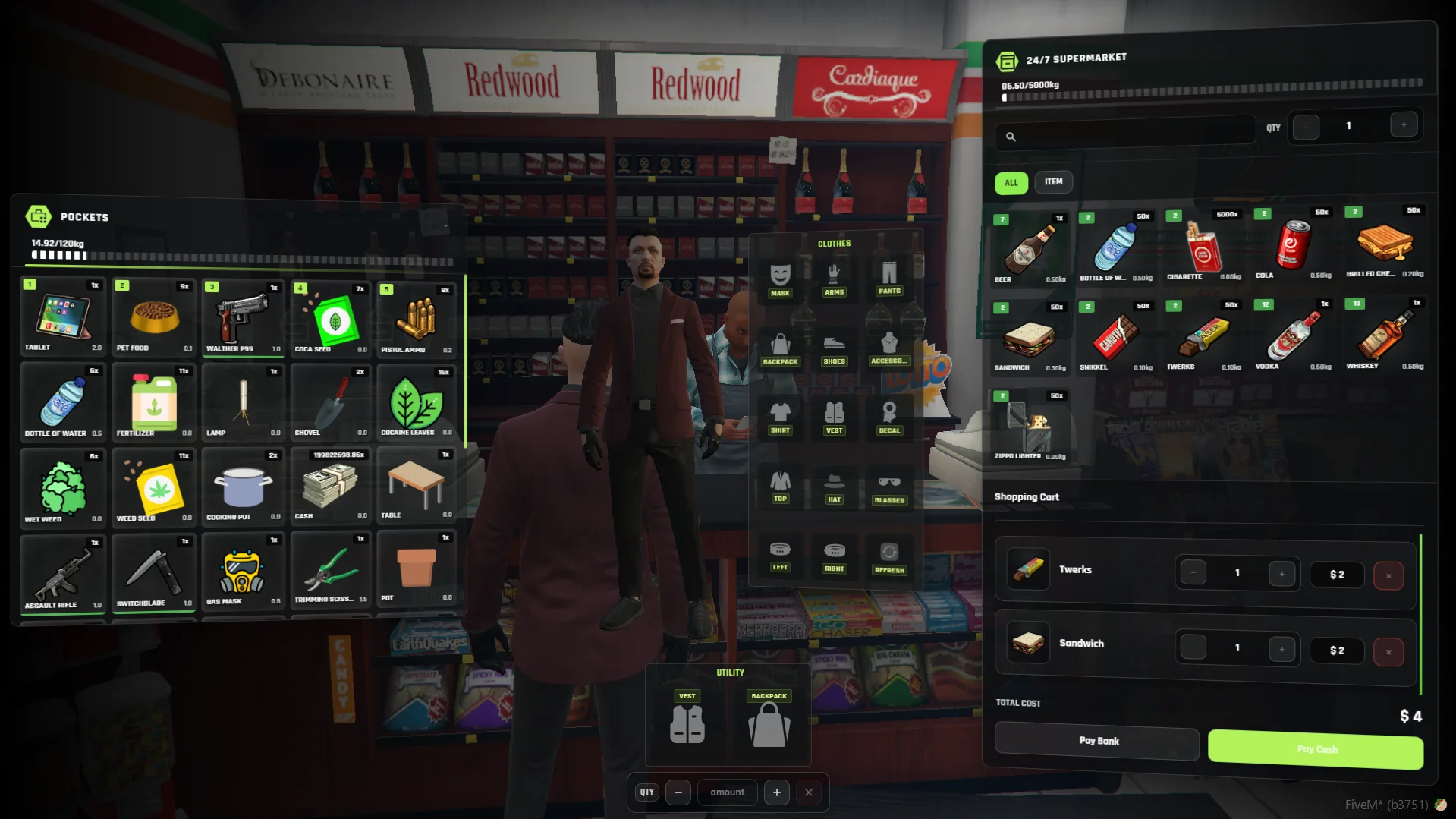Pick the Whiskey bottle from the shop
Viewport: 1456px width, 819px height.
1383,335
